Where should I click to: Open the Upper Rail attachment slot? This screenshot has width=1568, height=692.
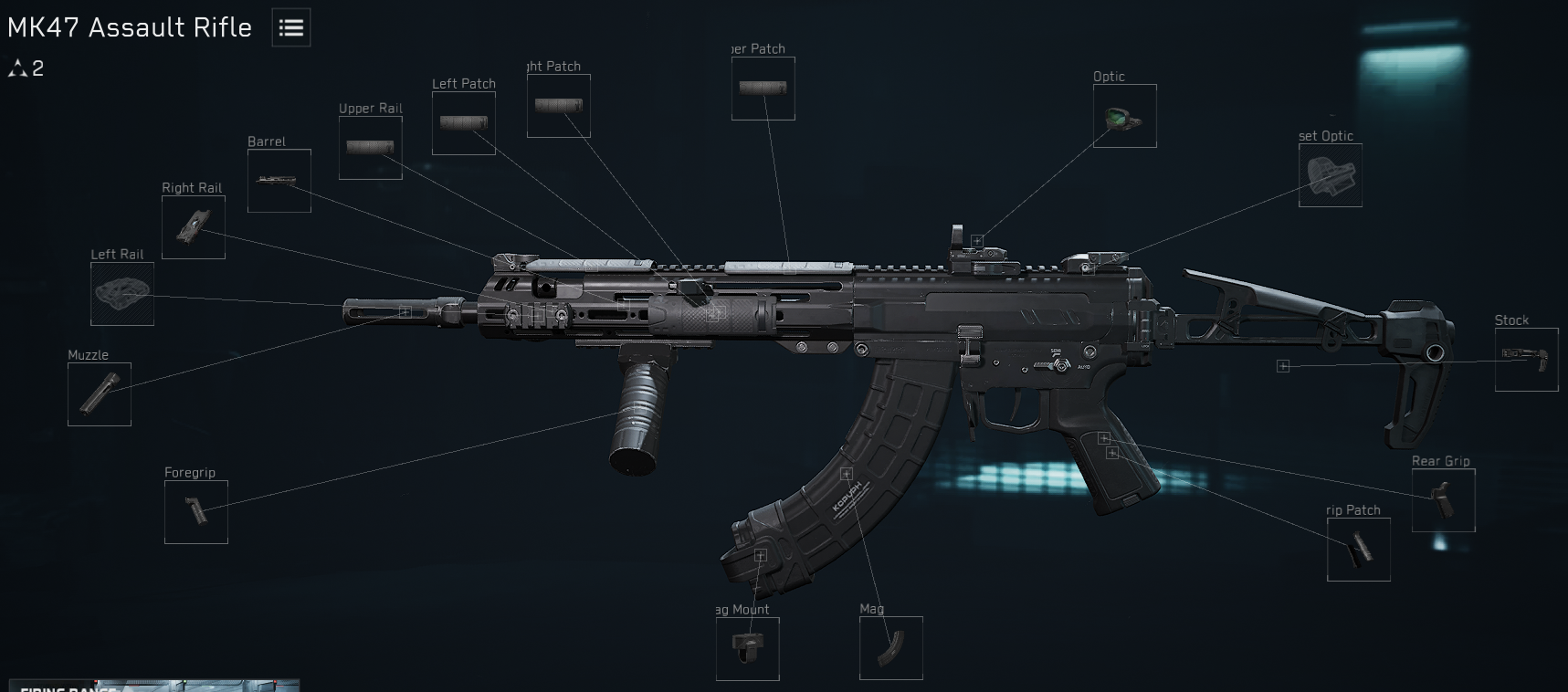(x=371, y=148)
